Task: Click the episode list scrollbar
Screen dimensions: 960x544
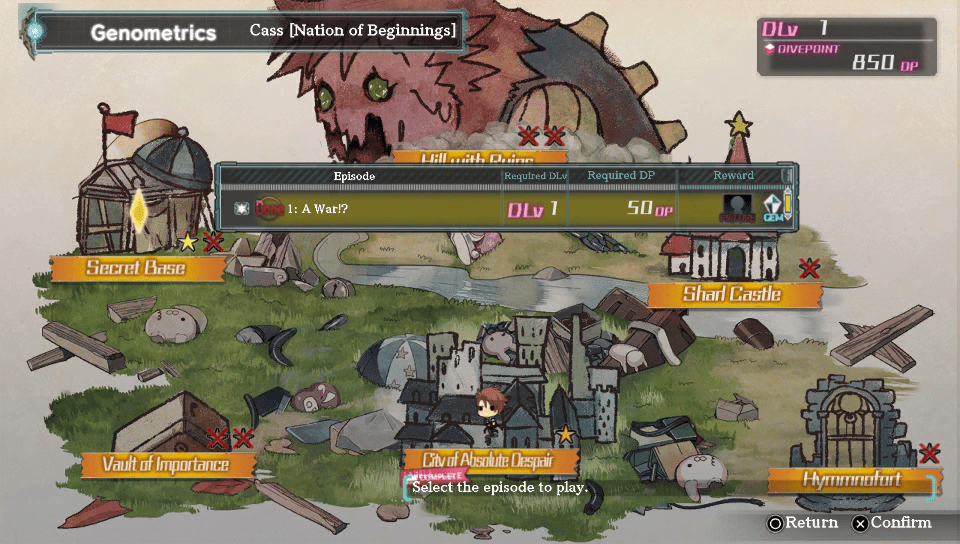Action: 788,206
